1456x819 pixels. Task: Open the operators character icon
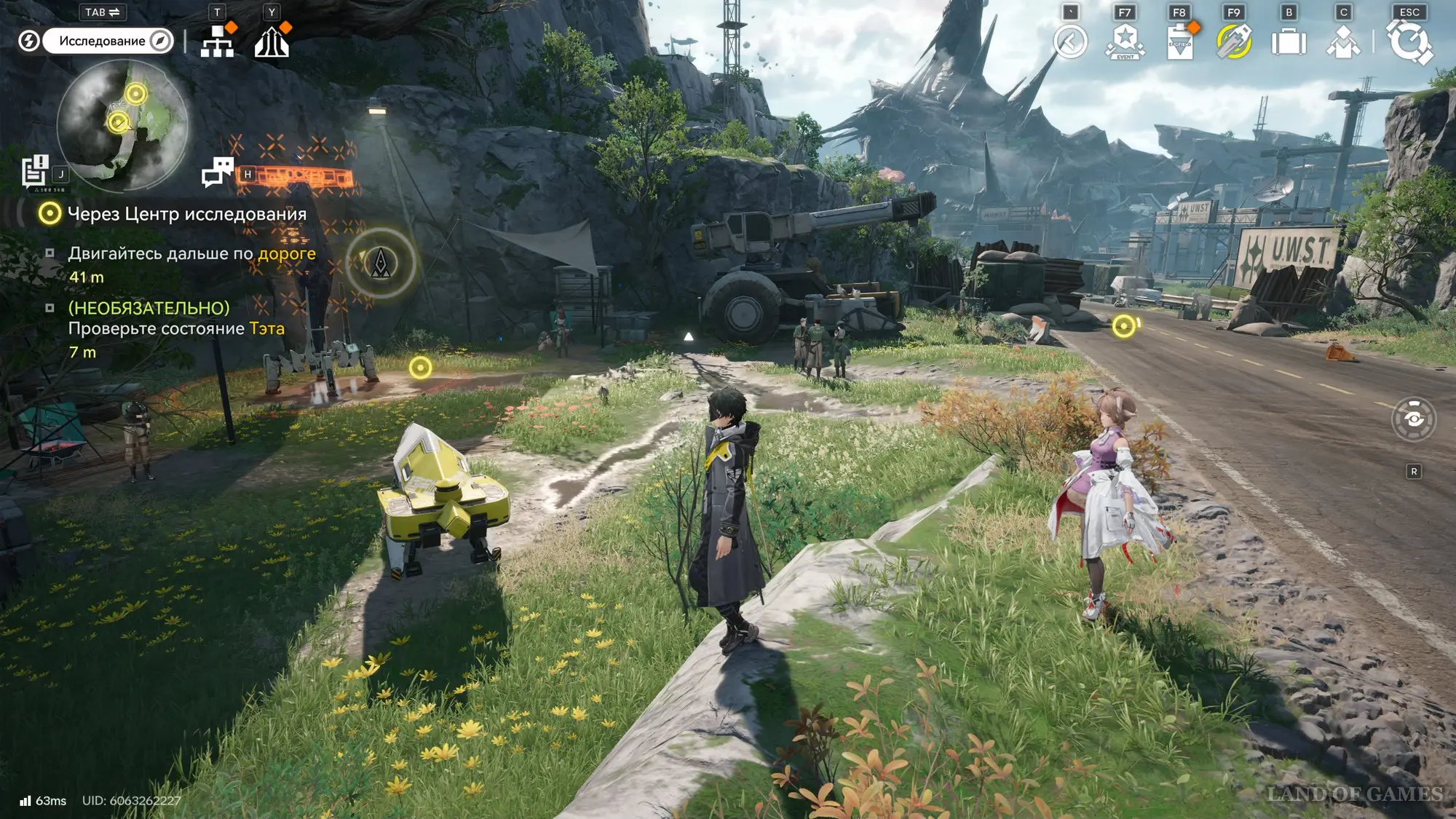(1343, 42)
